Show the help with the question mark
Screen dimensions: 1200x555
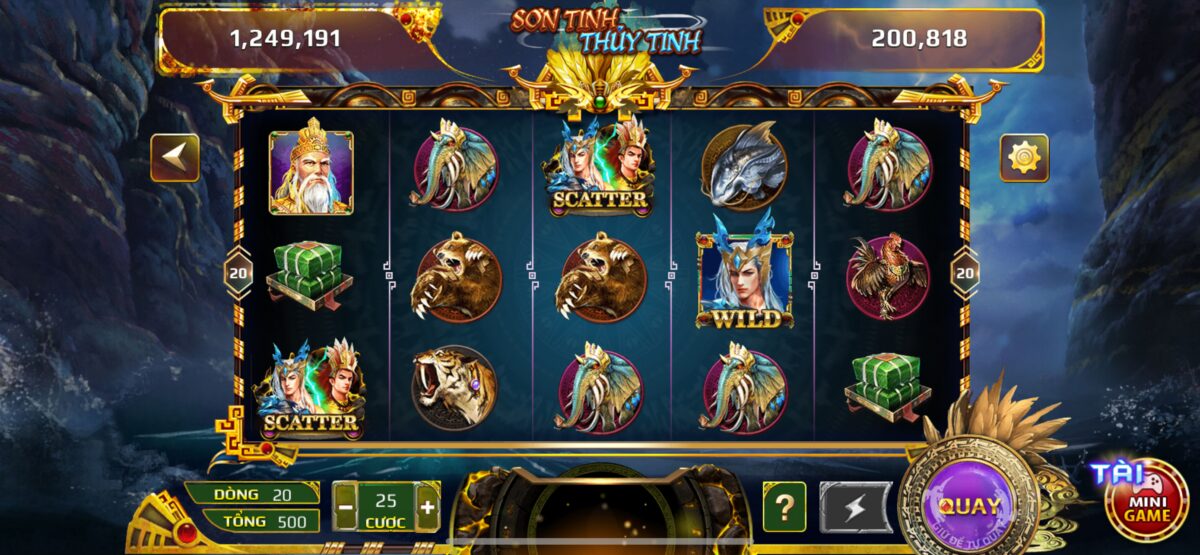point(784,507)
